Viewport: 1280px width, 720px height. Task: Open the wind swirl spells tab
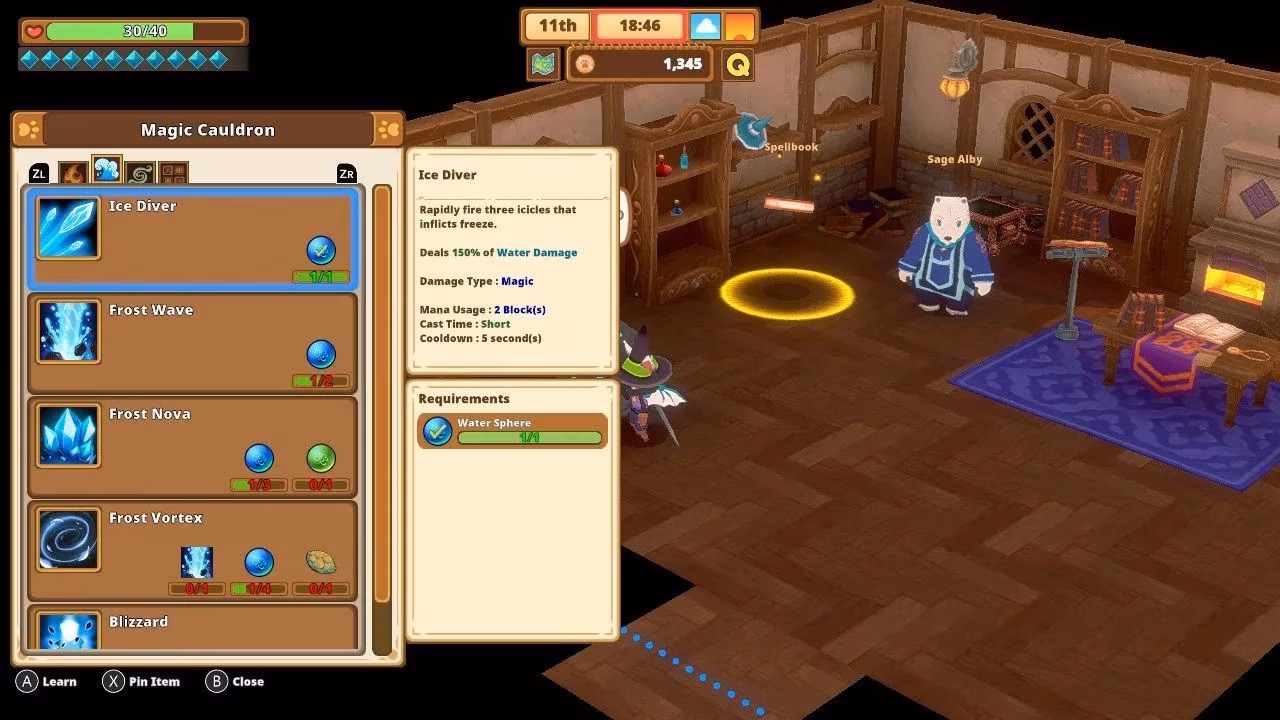[139, 173]
